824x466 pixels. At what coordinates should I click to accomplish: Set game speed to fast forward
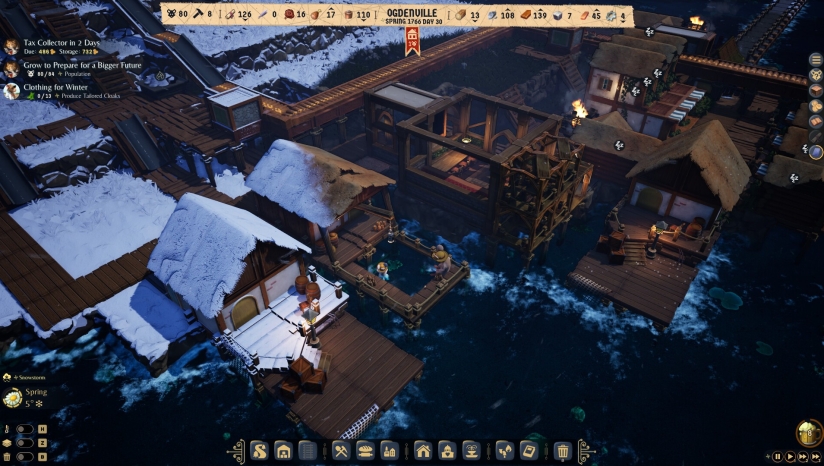805,456
